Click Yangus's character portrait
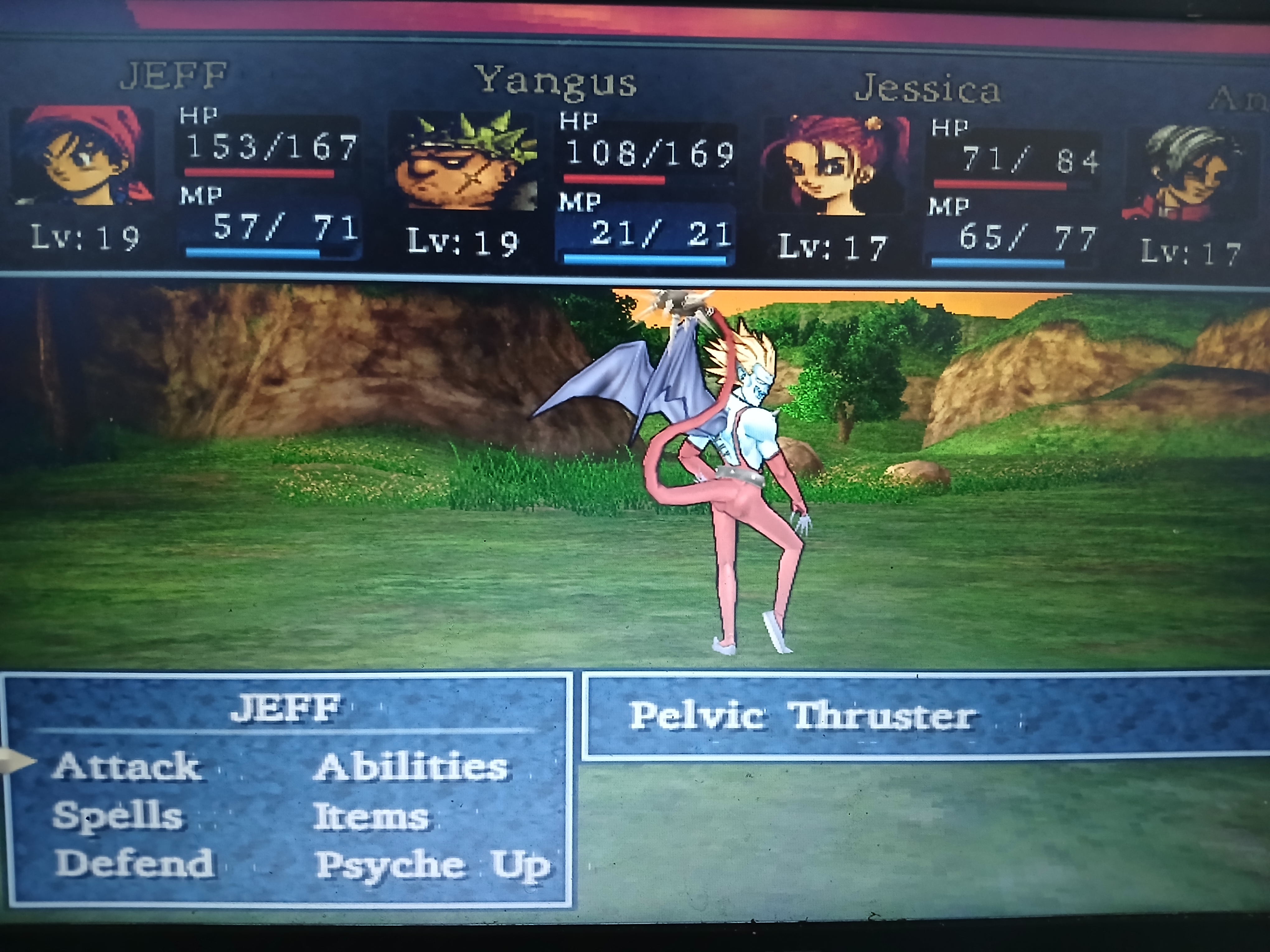Screen dimensions: 1270x952 464,161
